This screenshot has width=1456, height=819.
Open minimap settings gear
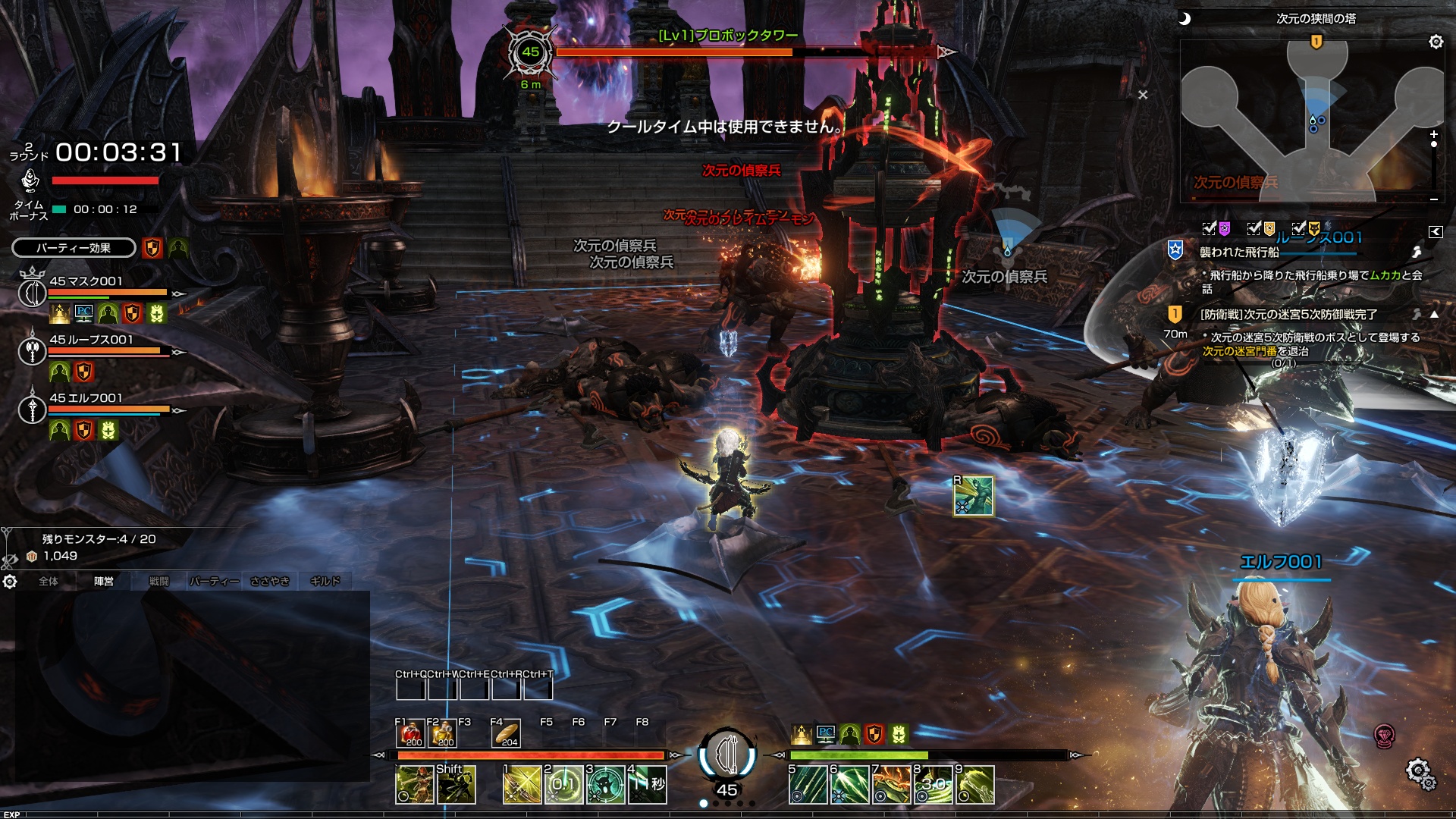tap(1436, 42)
